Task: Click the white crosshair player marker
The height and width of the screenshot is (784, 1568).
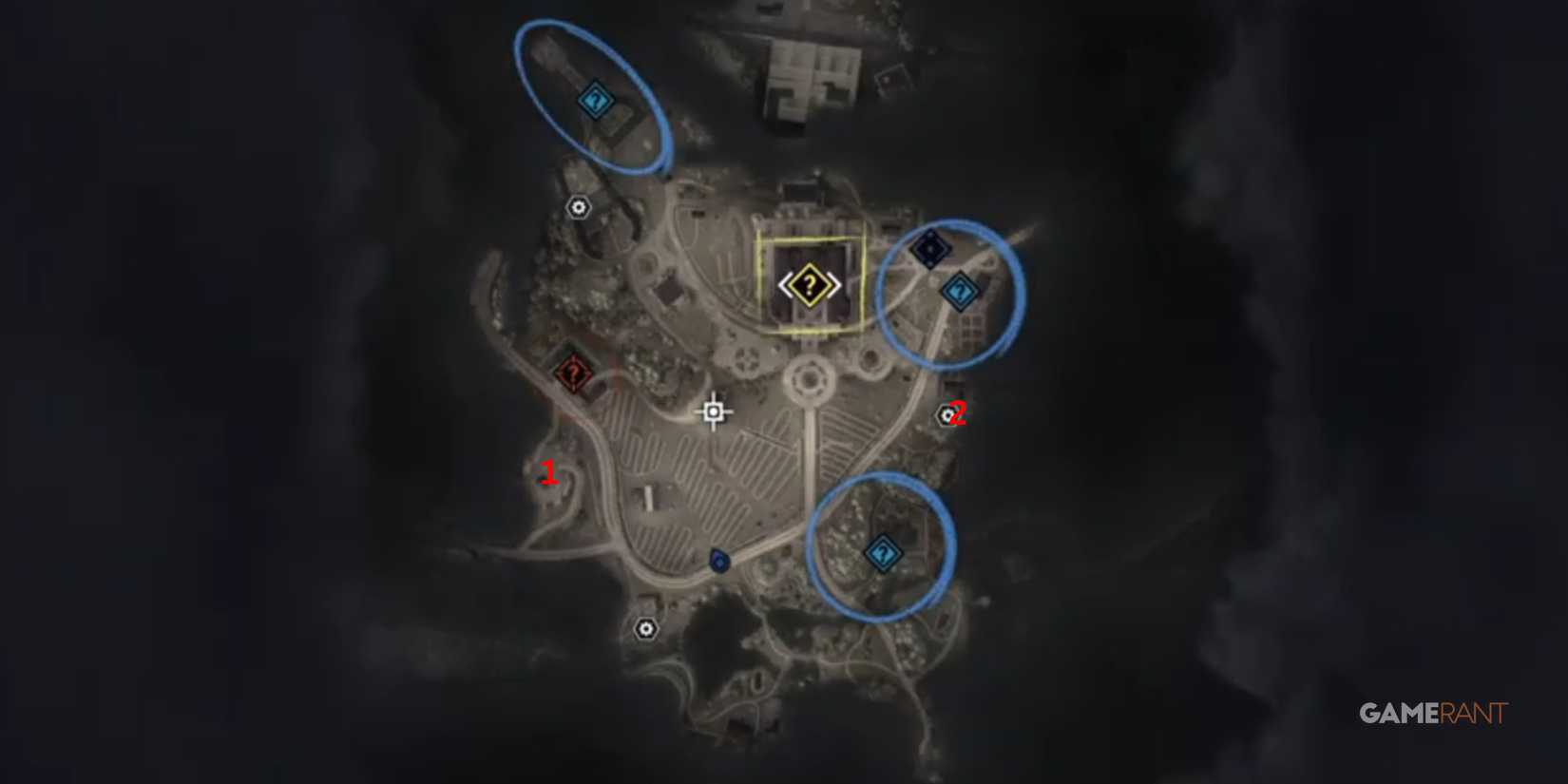Action: tap(713, 411)
